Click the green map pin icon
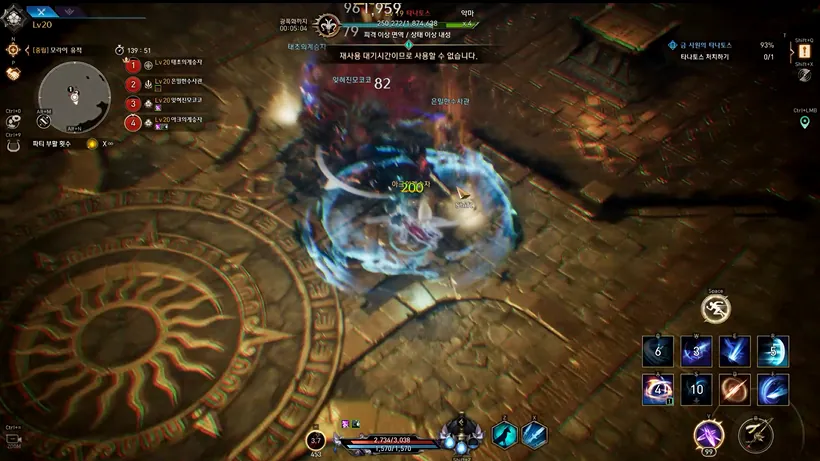 click(x=804, y=122)
